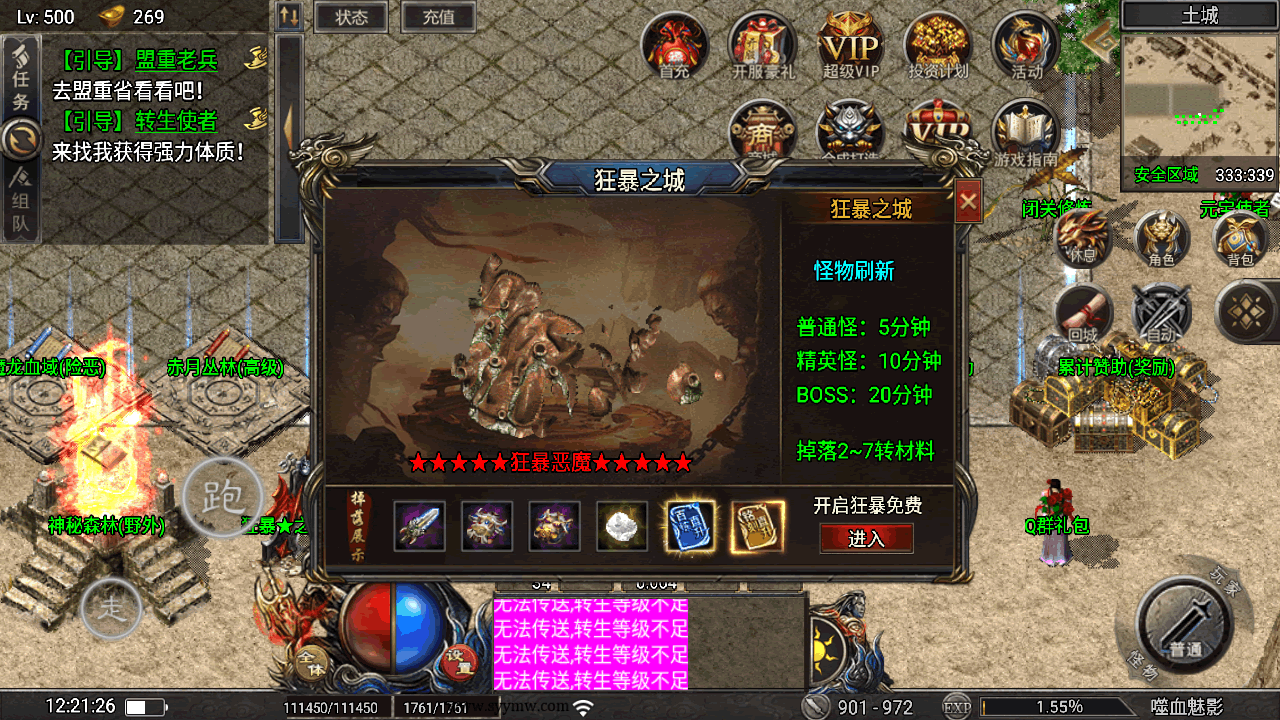Open the 角色 character sheet
This screenshot has width=1280, height=720.
[x=1162, y=238]
